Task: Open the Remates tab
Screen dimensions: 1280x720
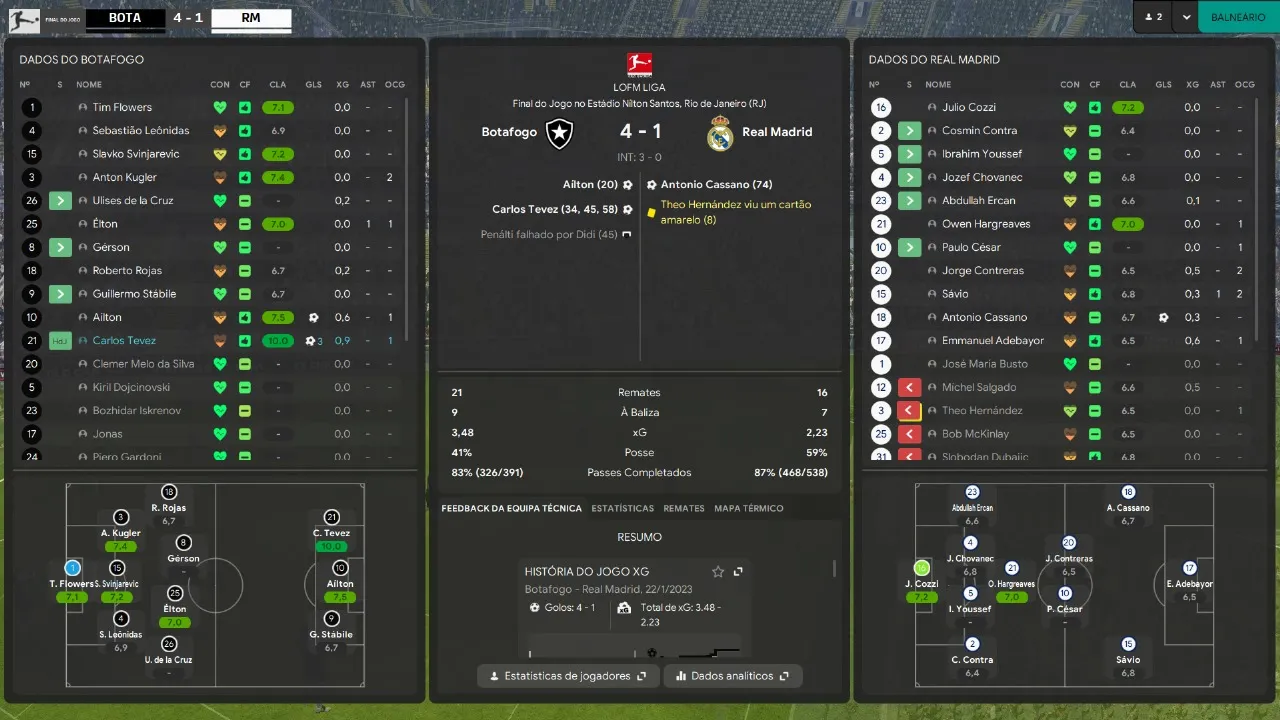Action: [x=684, y=508]
